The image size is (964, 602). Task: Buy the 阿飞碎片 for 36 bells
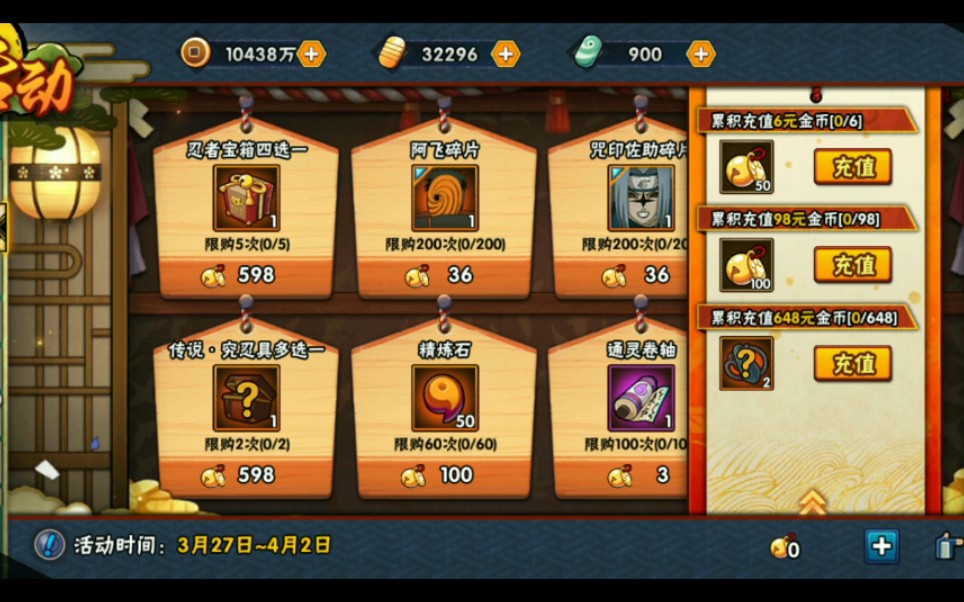click(x=444, y=275)
